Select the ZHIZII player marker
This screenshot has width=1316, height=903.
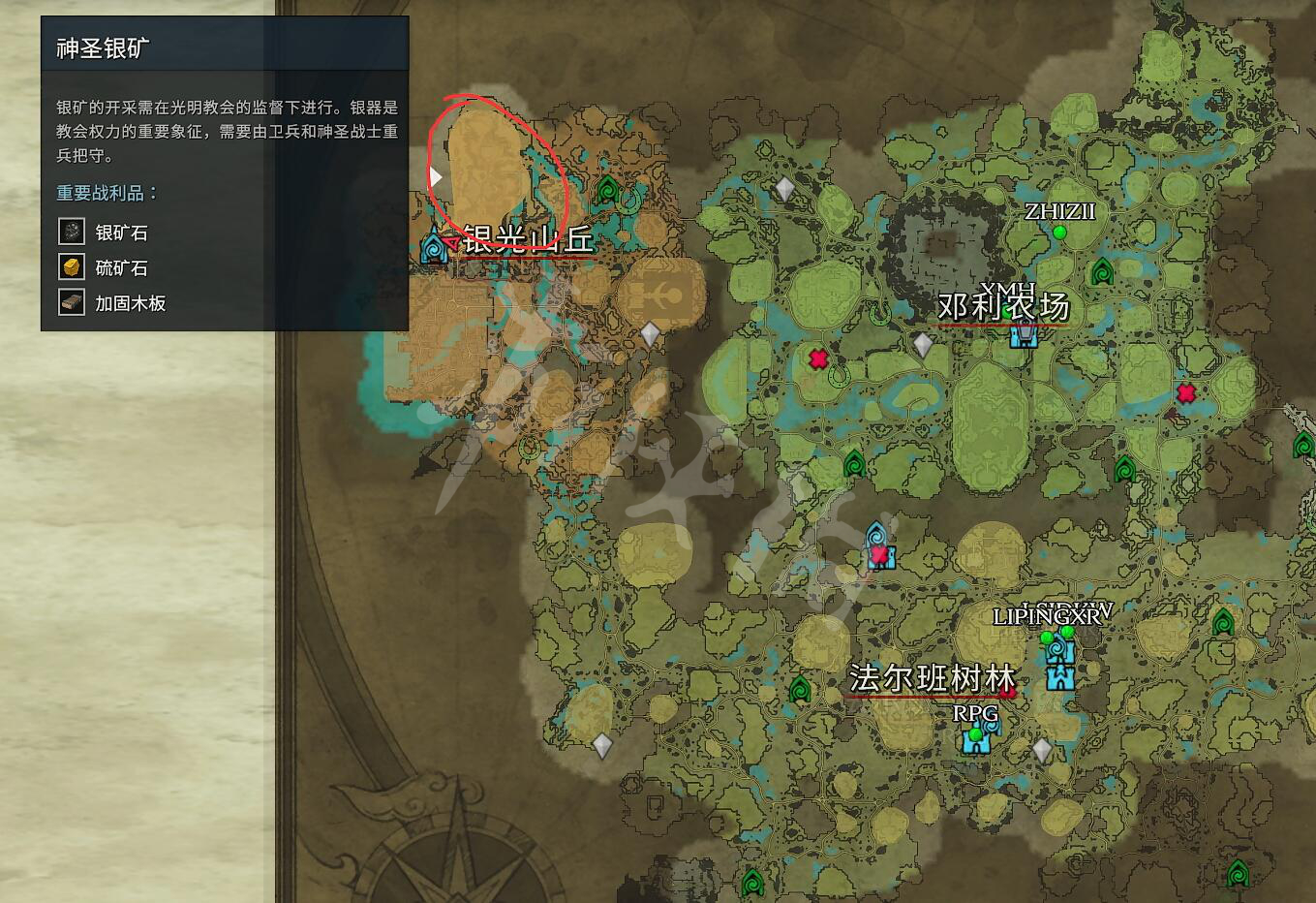pyautogui.click(x=1059, y=233)
